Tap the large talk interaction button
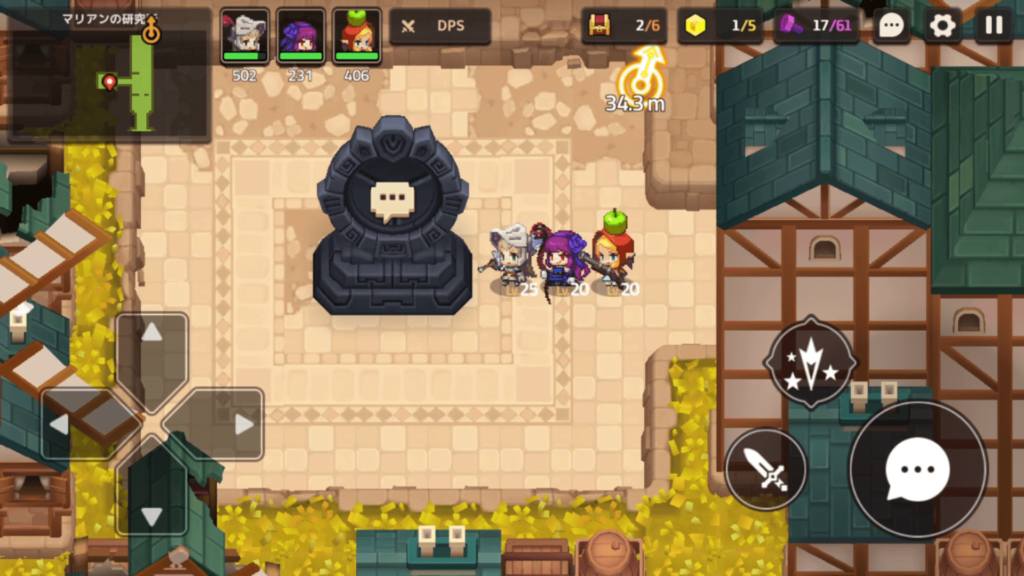This screenshot has height=576, width=1024. [x=917, y=469]
